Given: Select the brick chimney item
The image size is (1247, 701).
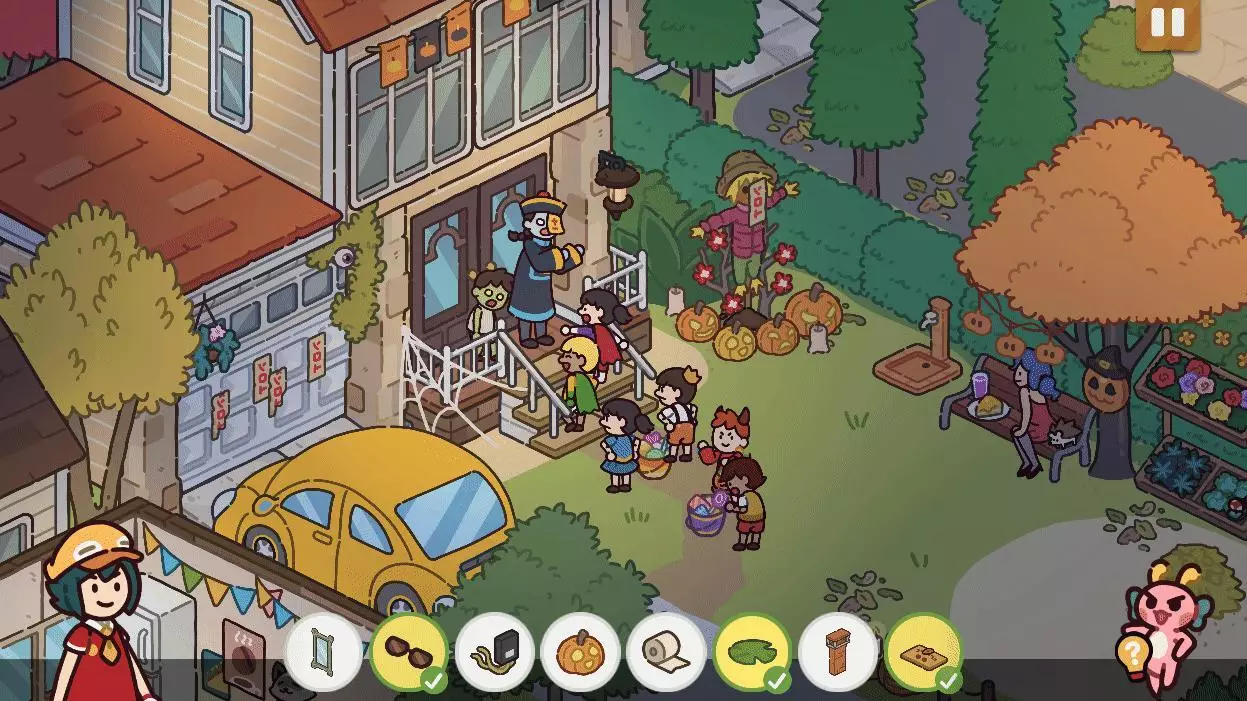Looking at the screenshot, I should pos(838,652).
